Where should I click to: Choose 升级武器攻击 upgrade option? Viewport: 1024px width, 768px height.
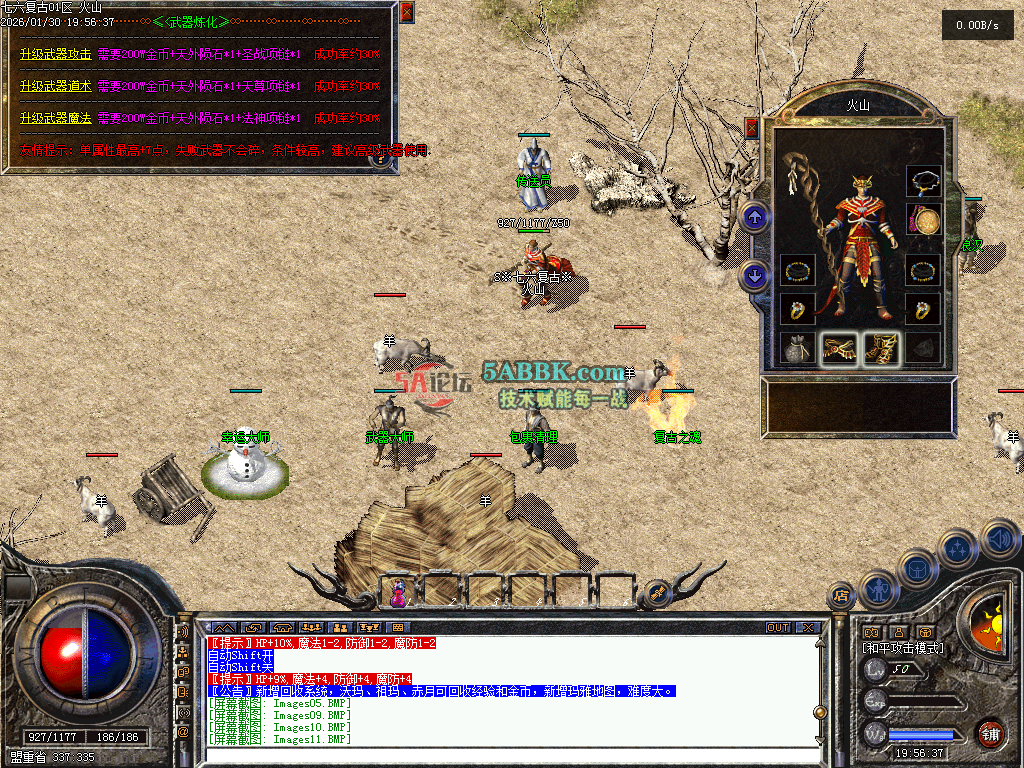(56, 55)
